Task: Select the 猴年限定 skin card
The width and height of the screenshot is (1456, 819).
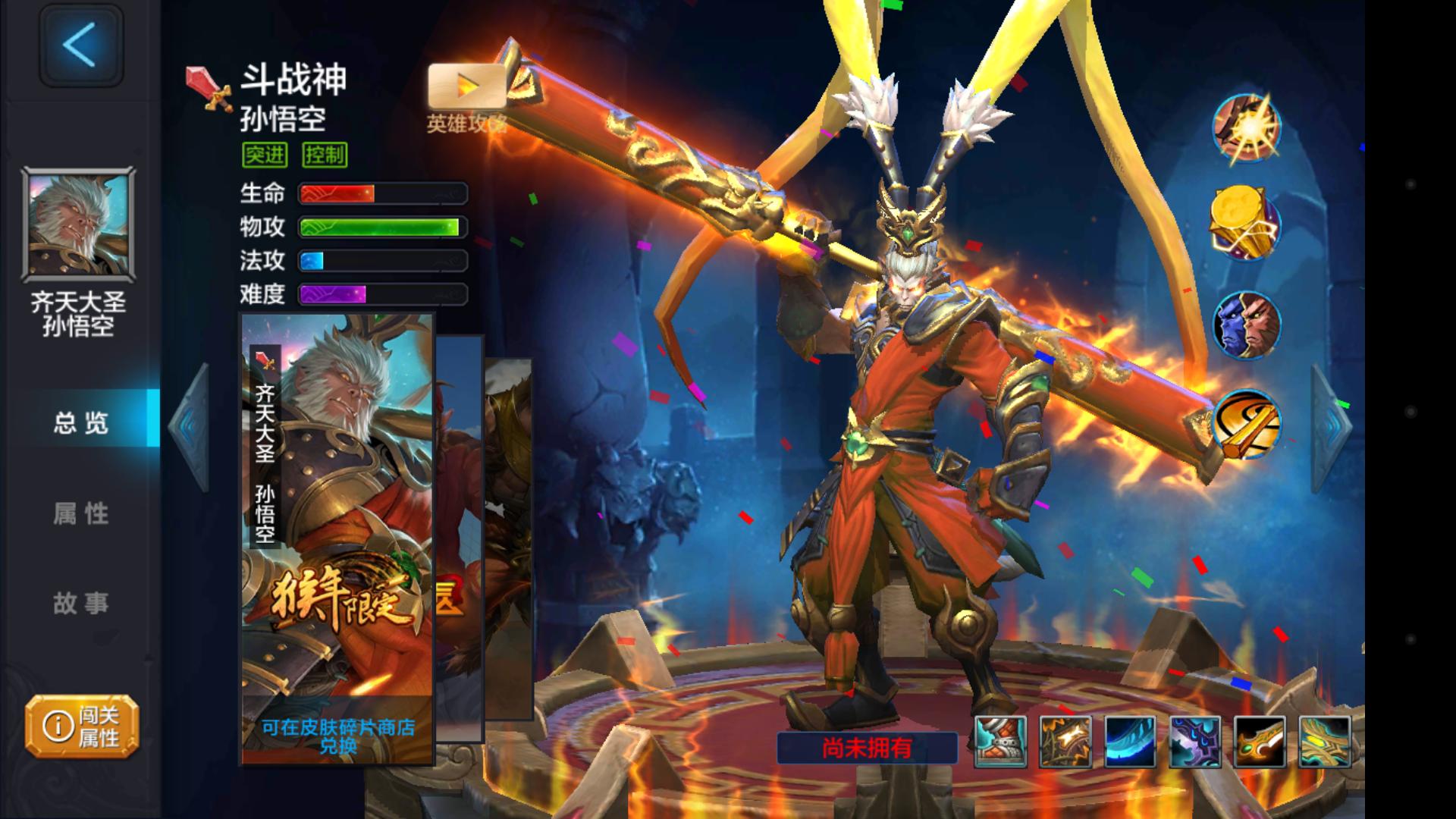Action: [337, 538]
